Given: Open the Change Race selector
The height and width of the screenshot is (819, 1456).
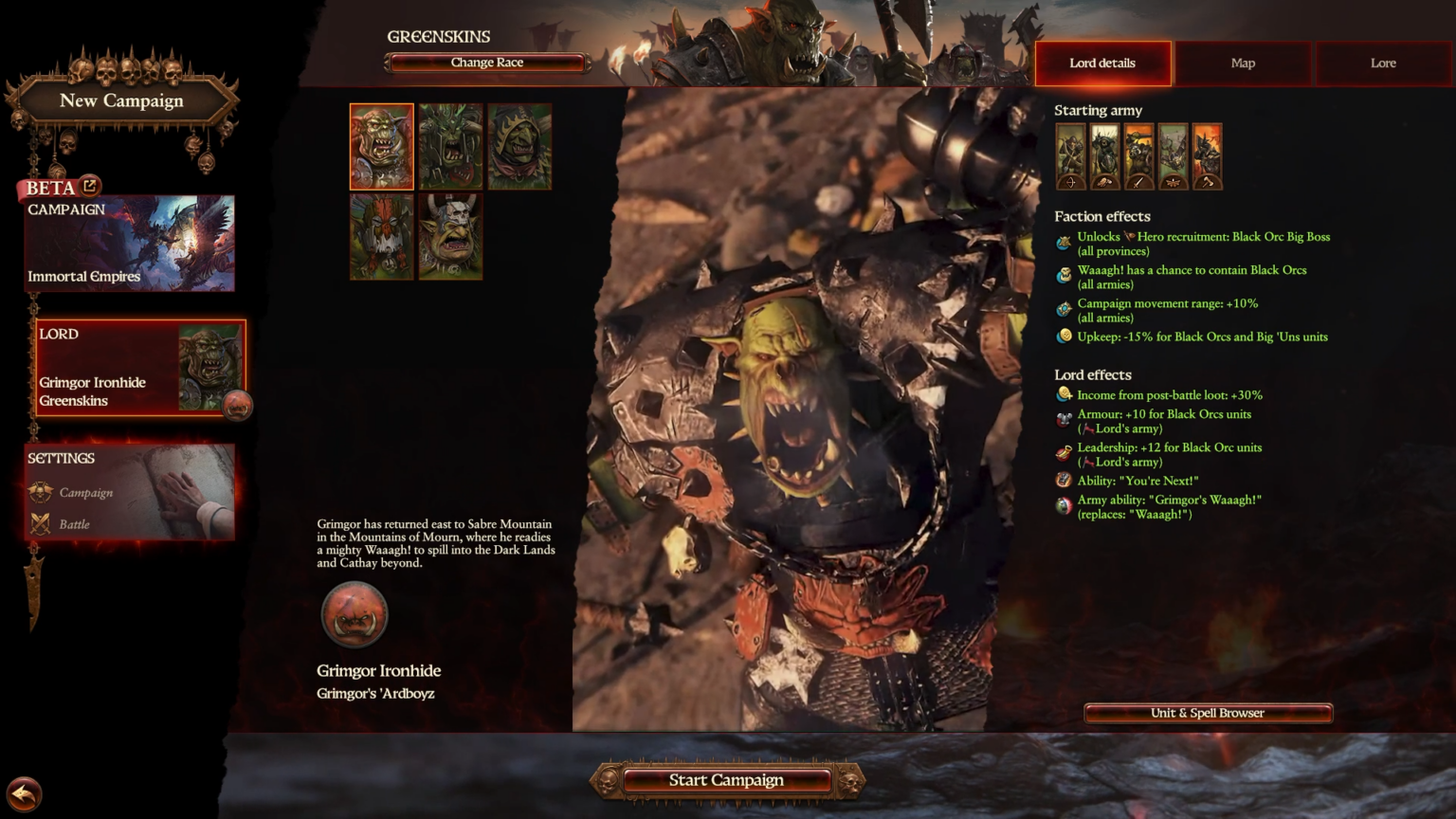Looking at the screenshot, I should click(x=485, y=62).
